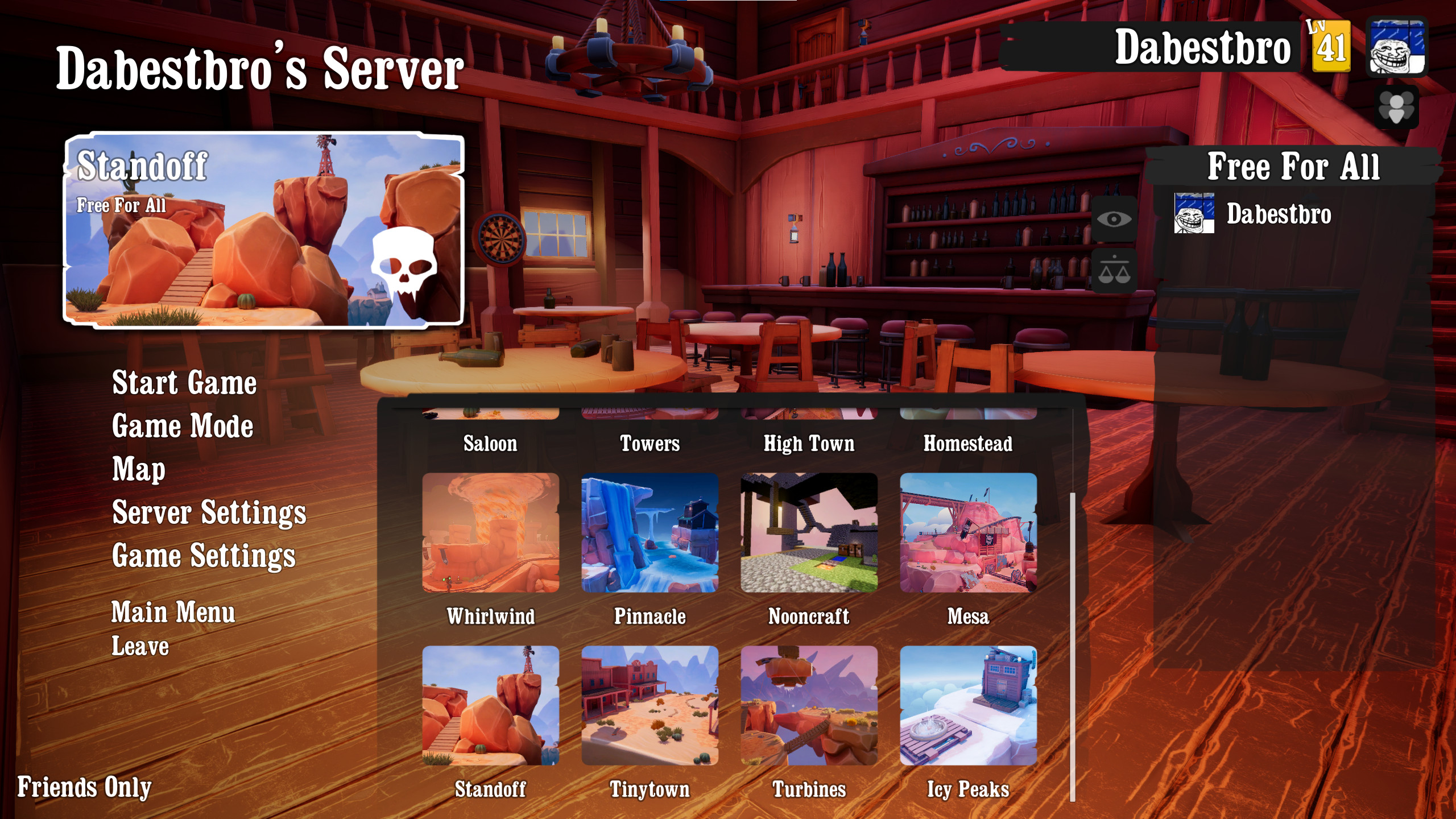Viewport: 1456px width, 819px height.
Task: Open Game Settings
Action: 204,556
